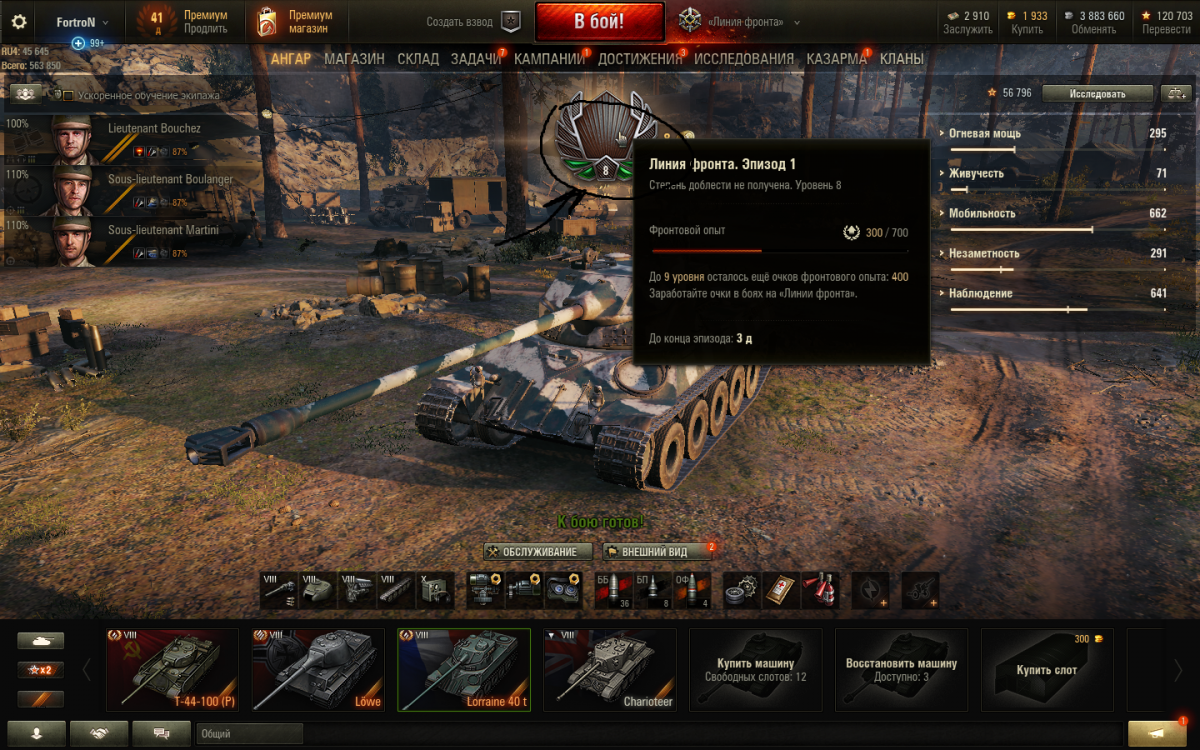Go to the ЗАДАЧИ tab
1200x750 pixels.
[x=475, y=59]
